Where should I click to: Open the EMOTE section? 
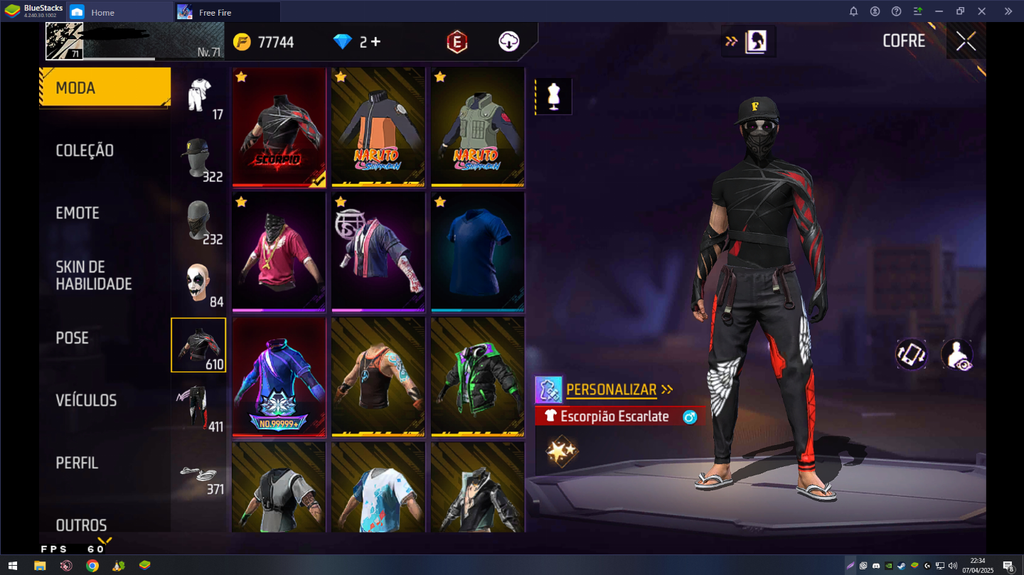pos(77,213)
